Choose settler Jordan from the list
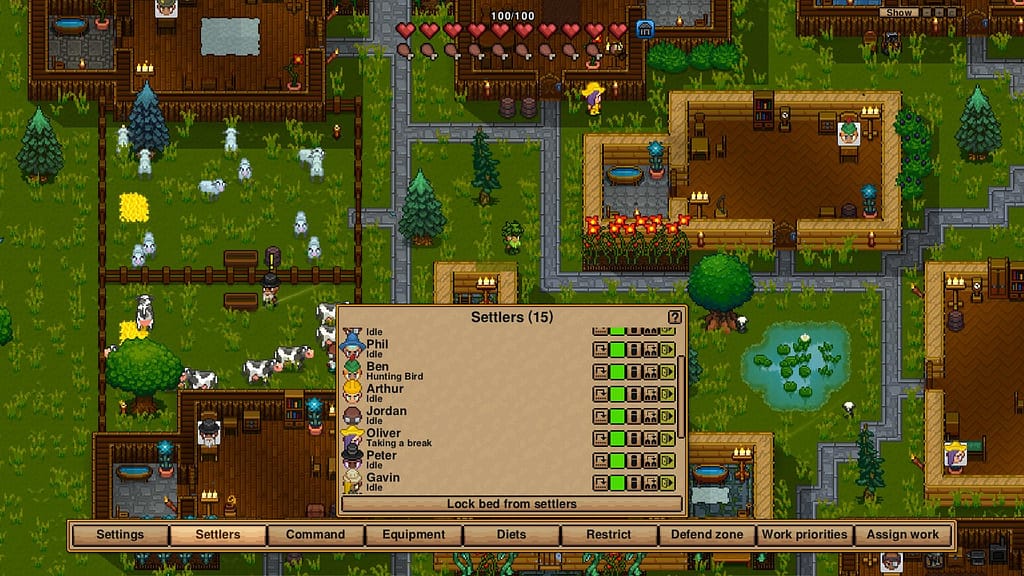1024x576 pixels. [386, 411]
